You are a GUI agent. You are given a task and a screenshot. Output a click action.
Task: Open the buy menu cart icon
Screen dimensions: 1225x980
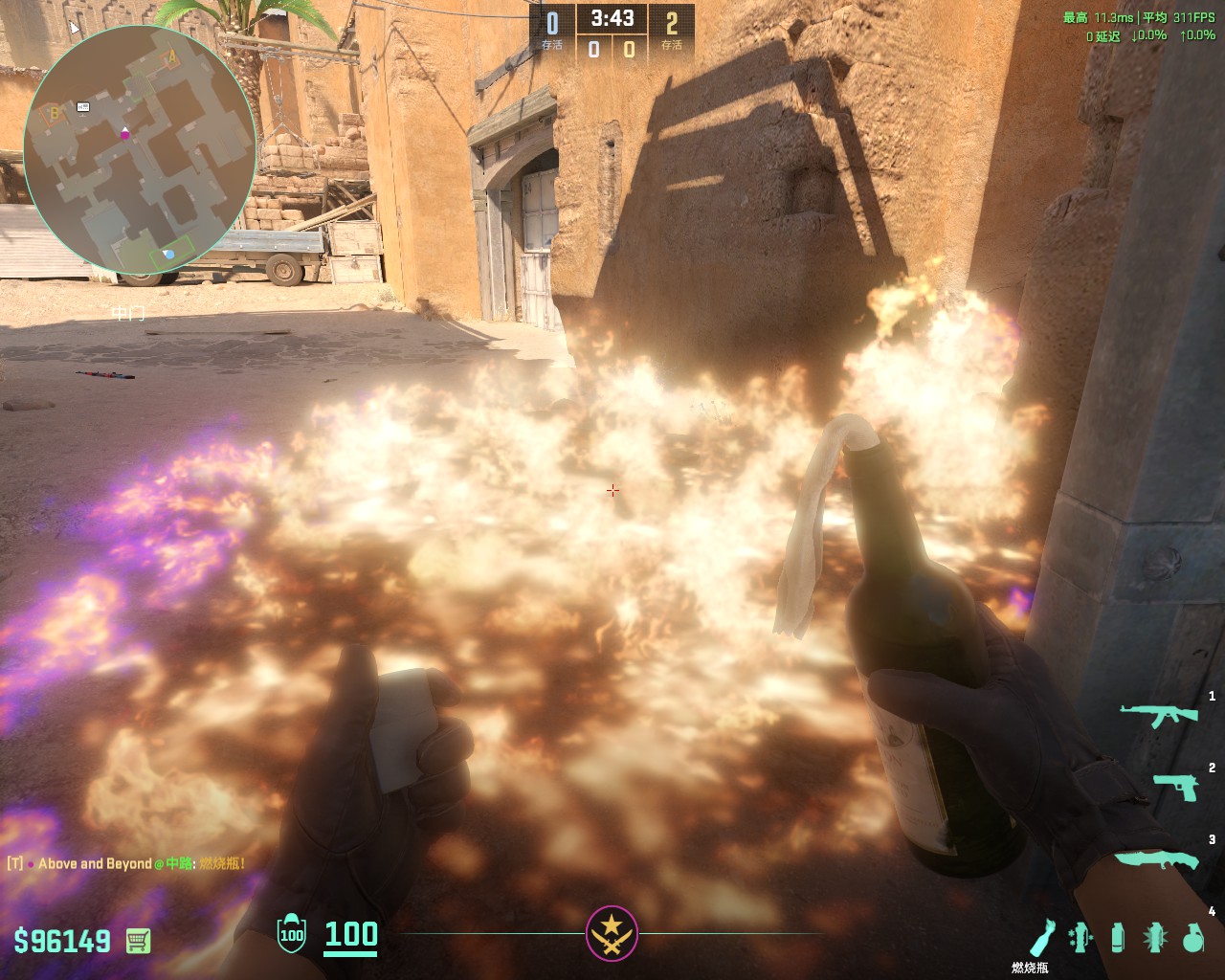click(x=138, y=941)
